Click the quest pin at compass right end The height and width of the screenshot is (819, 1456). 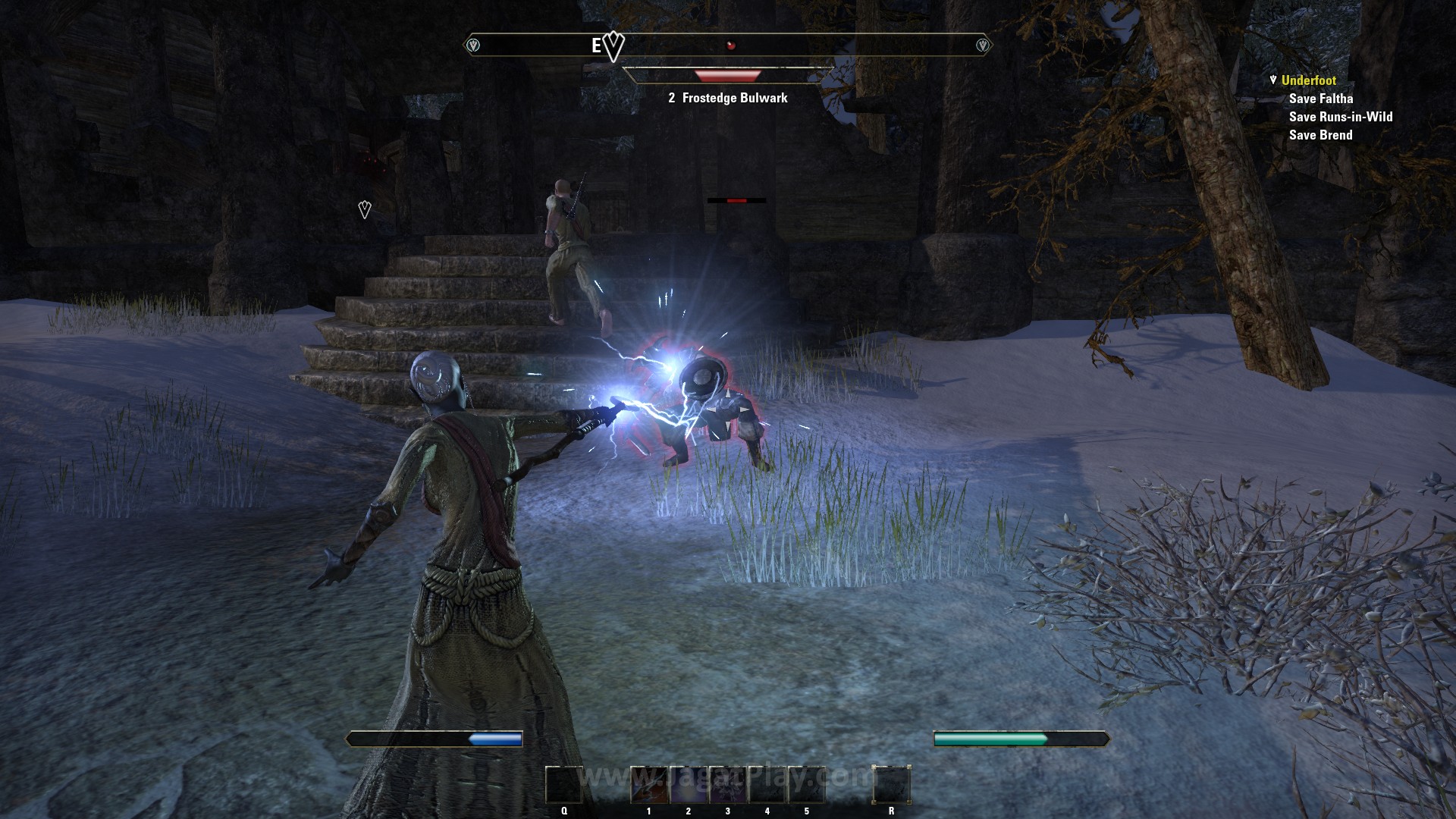point(983,45)
